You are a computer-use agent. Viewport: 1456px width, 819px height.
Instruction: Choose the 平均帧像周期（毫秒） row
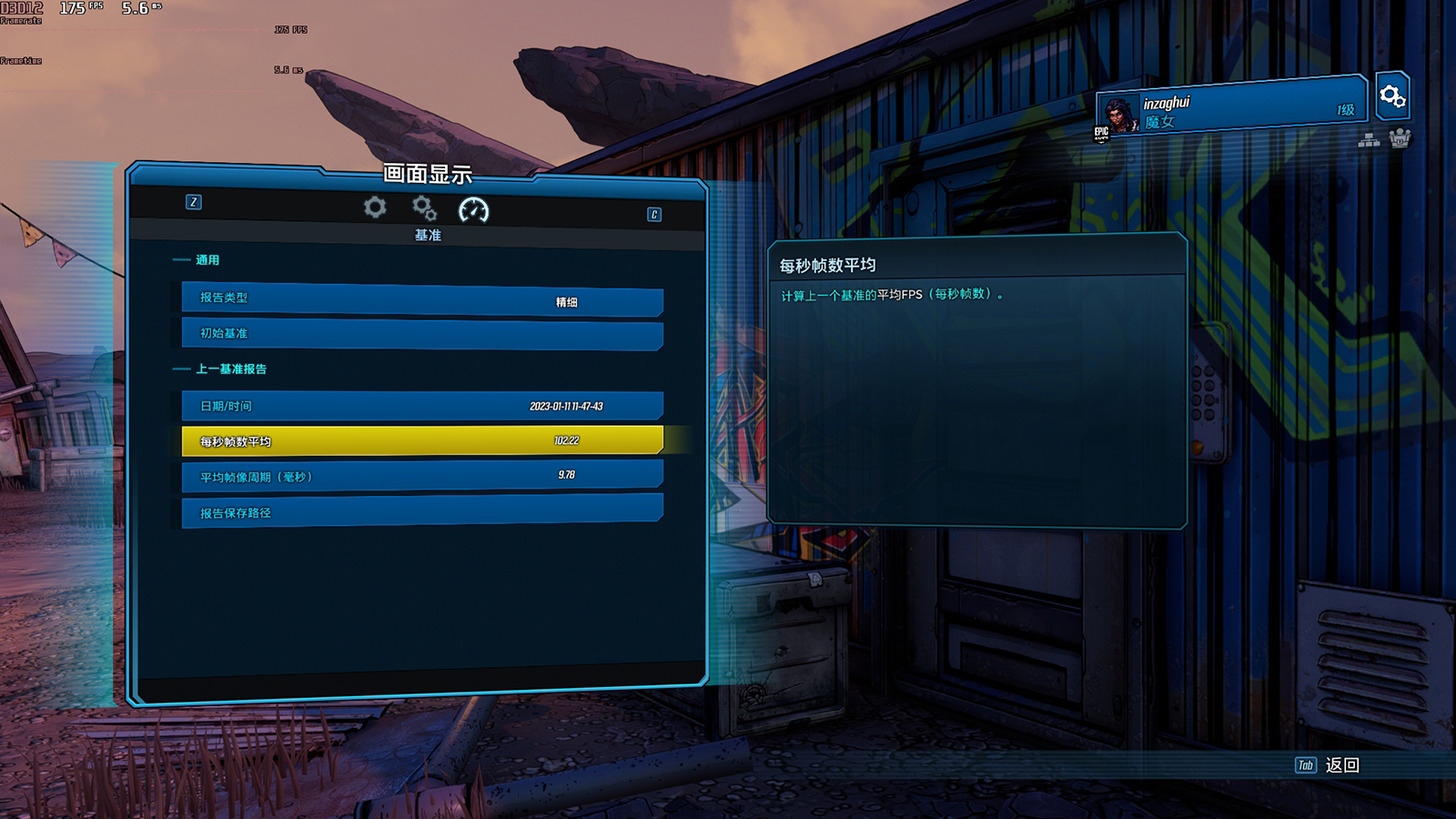coord(422,476)
